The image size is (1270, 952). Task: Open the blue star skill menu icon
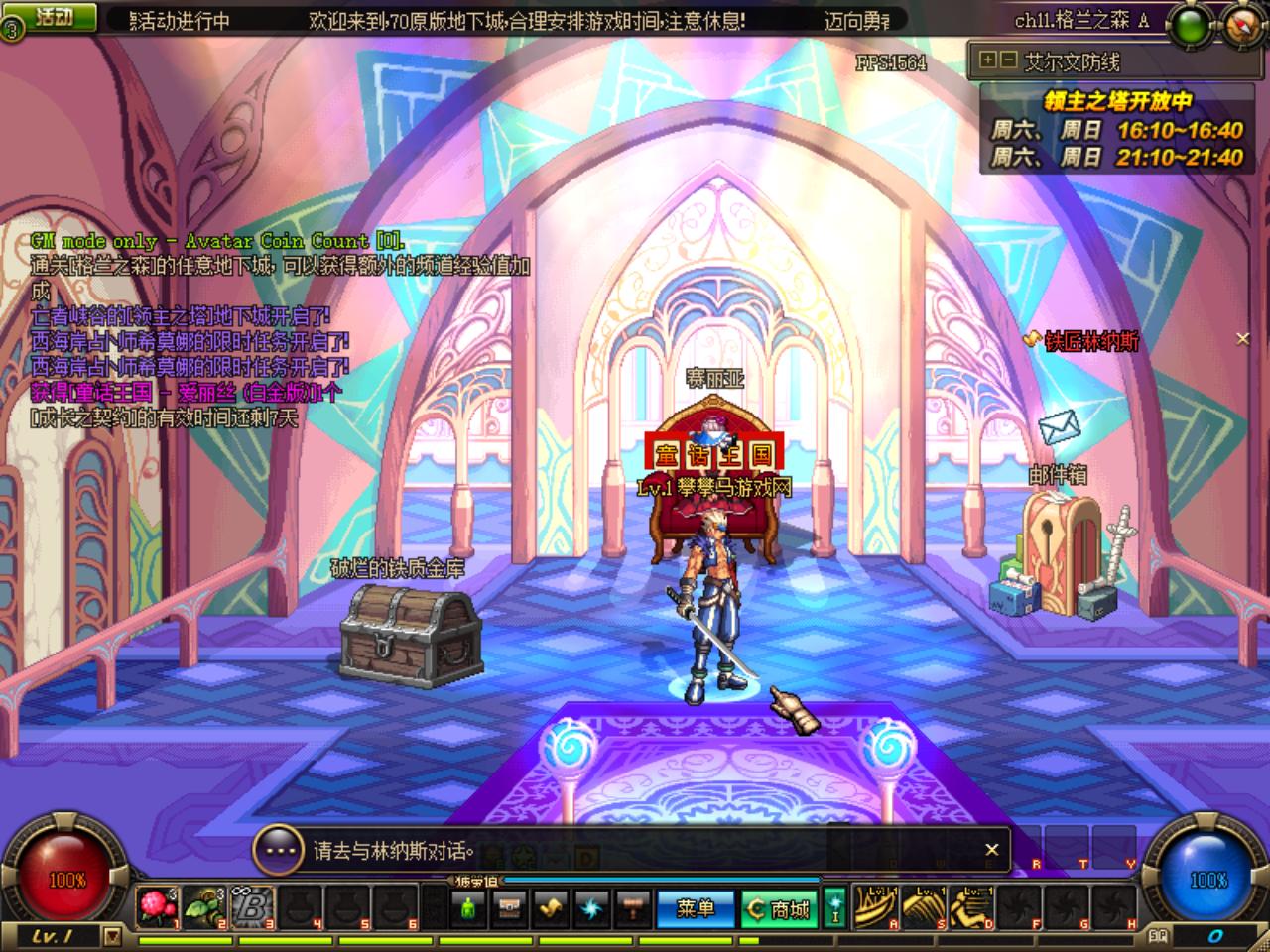[x=591, y=908]
